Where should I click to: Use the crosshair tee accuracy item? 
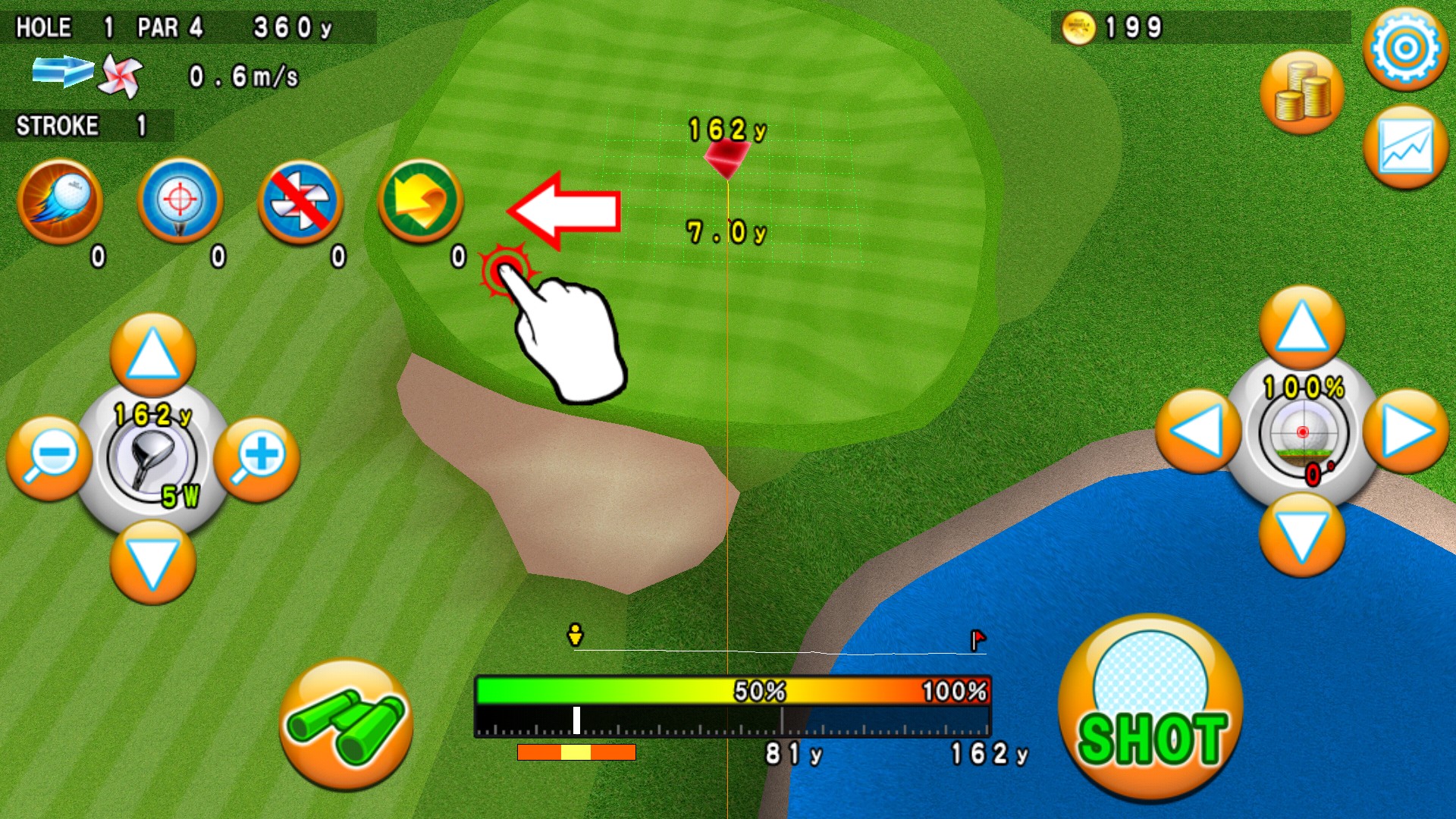click(x=180, y=201)
